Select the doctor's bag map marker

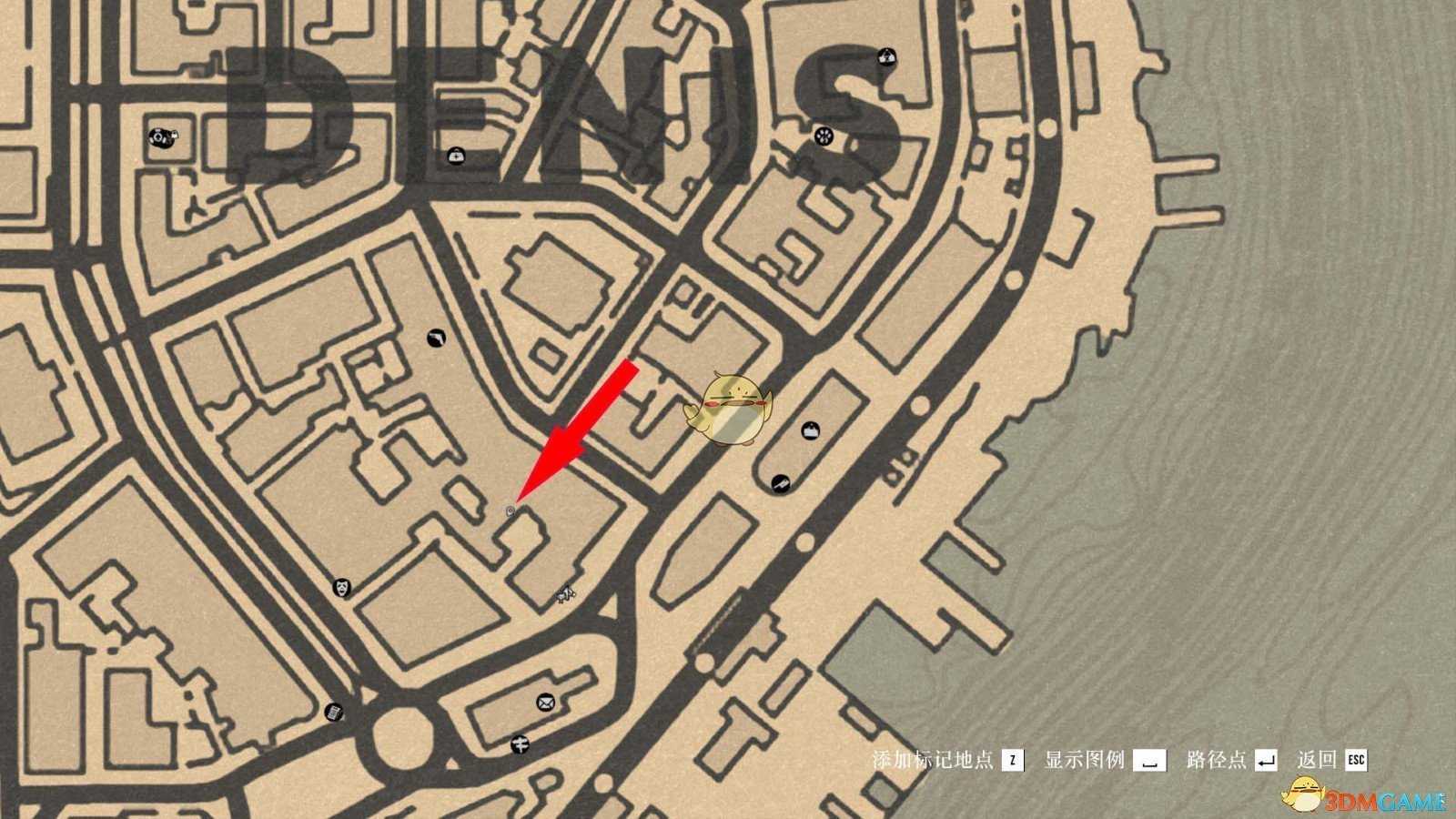click(454, 156)
